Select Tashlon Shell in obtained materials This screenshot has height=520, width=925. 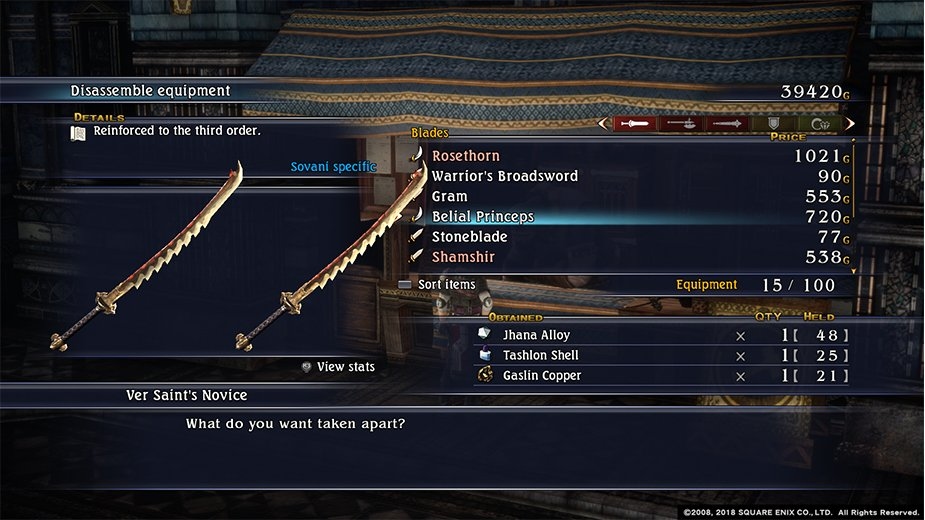coord(540,355)
